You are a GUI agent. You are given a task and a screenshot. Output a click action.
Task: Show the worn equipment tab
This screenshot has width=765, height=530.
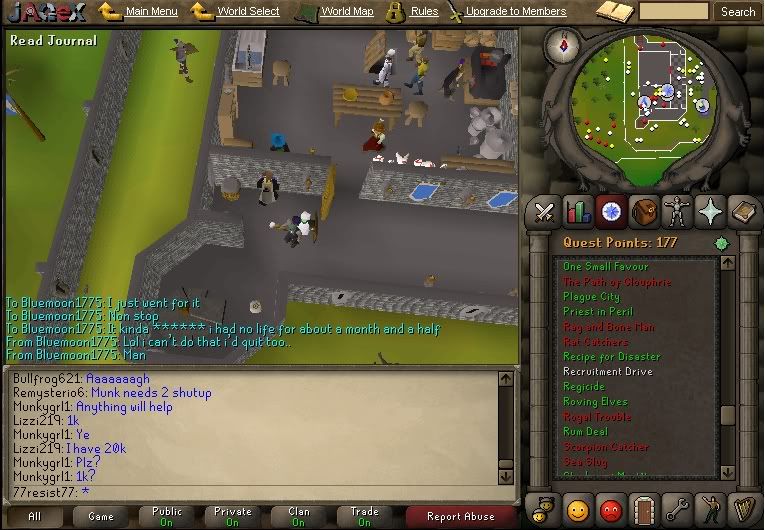[678, 212]
